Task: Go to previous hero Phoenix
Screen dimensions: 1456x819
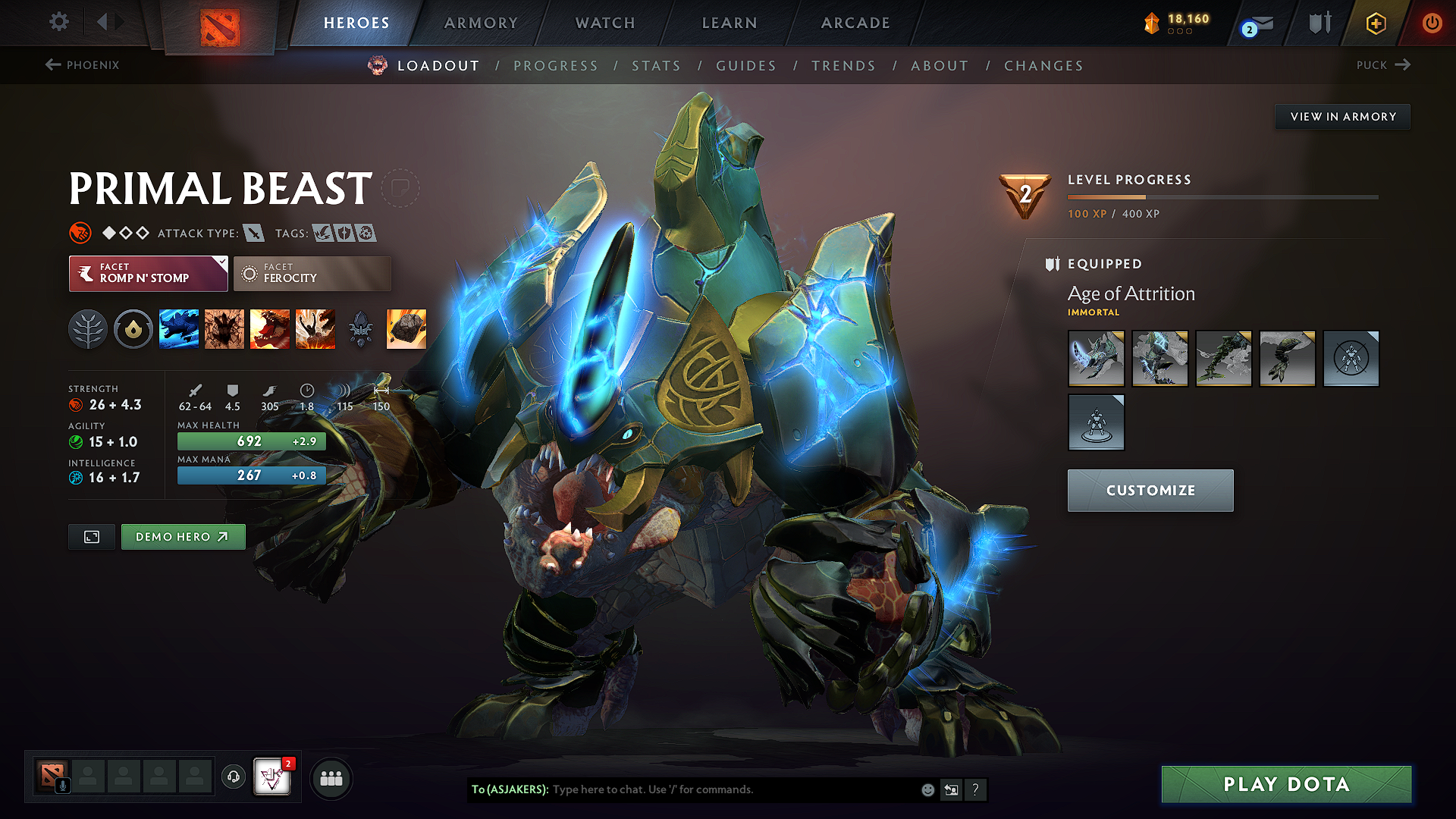Action: tap(83, 65)
